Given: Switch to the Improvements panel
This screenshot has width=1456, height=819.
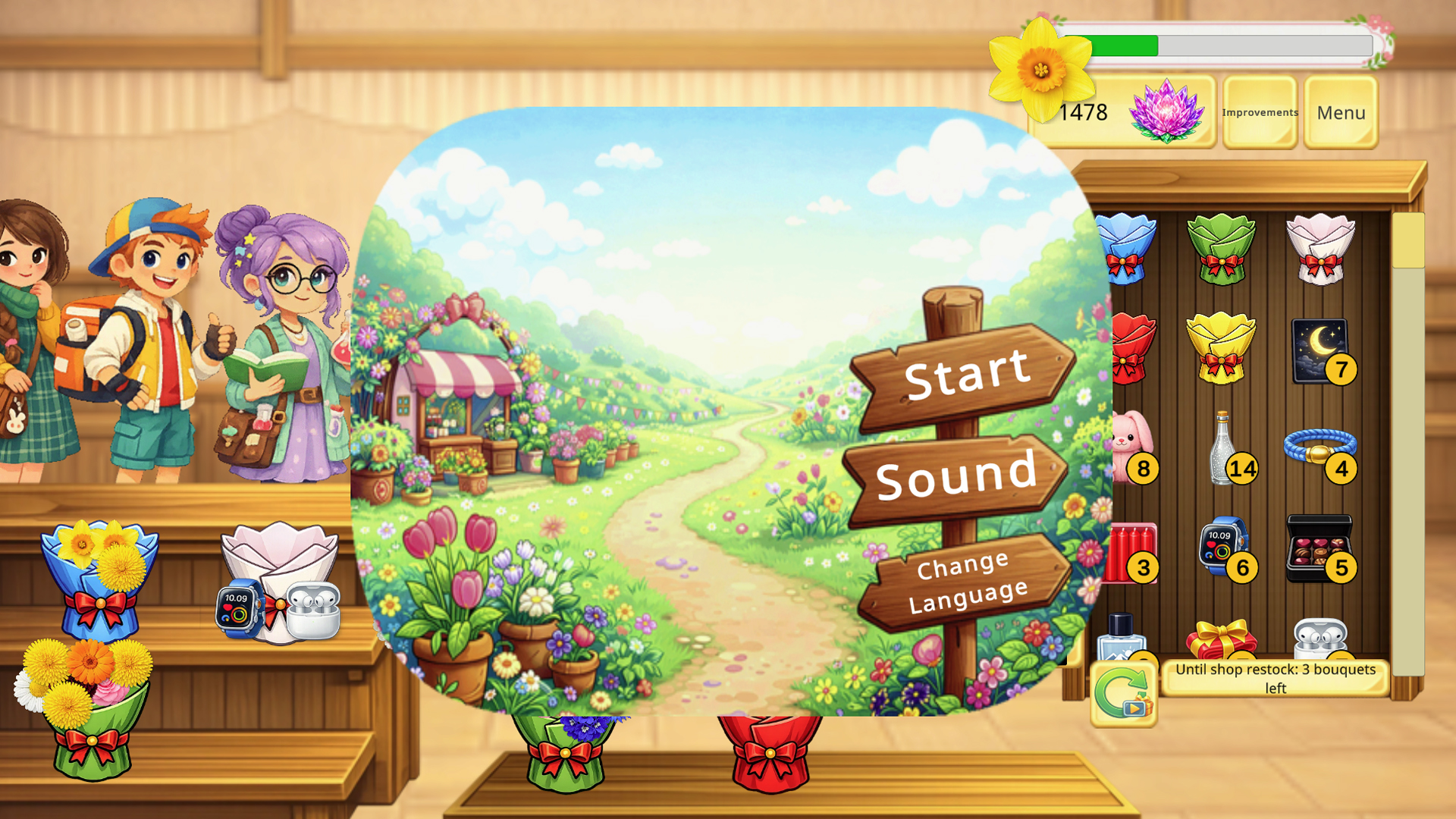Looking at the screenshot, I should (1259, 112).
